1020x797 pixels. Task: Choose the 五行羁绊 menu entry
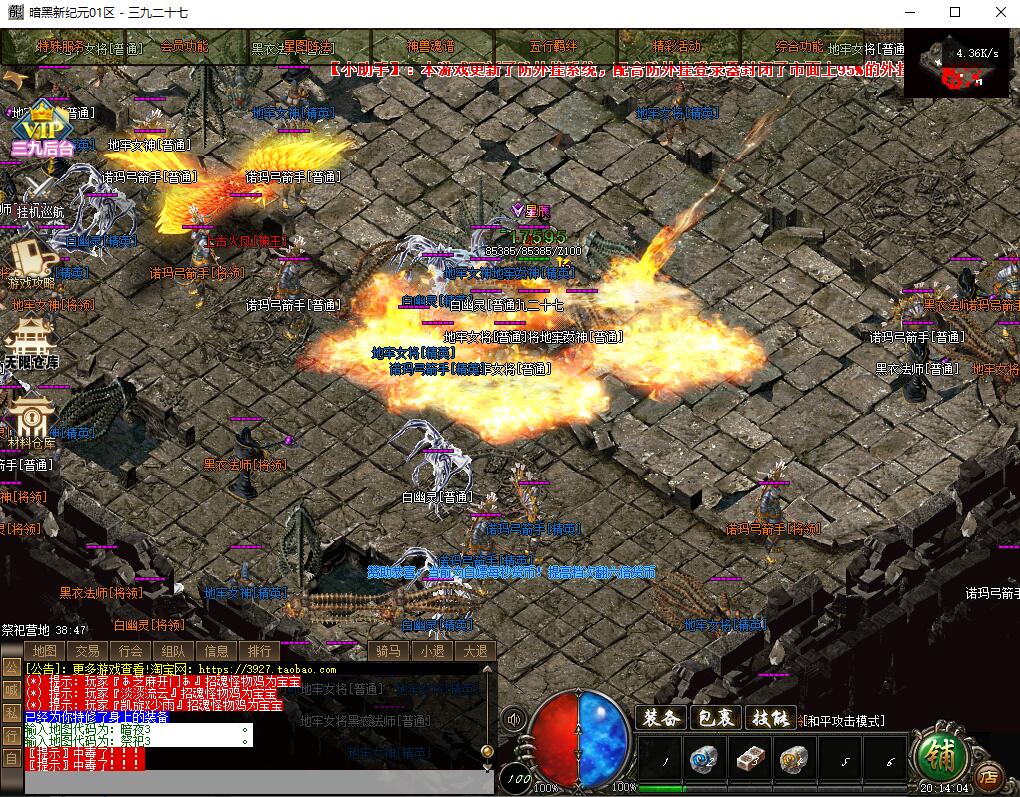(x=554, y=47)
